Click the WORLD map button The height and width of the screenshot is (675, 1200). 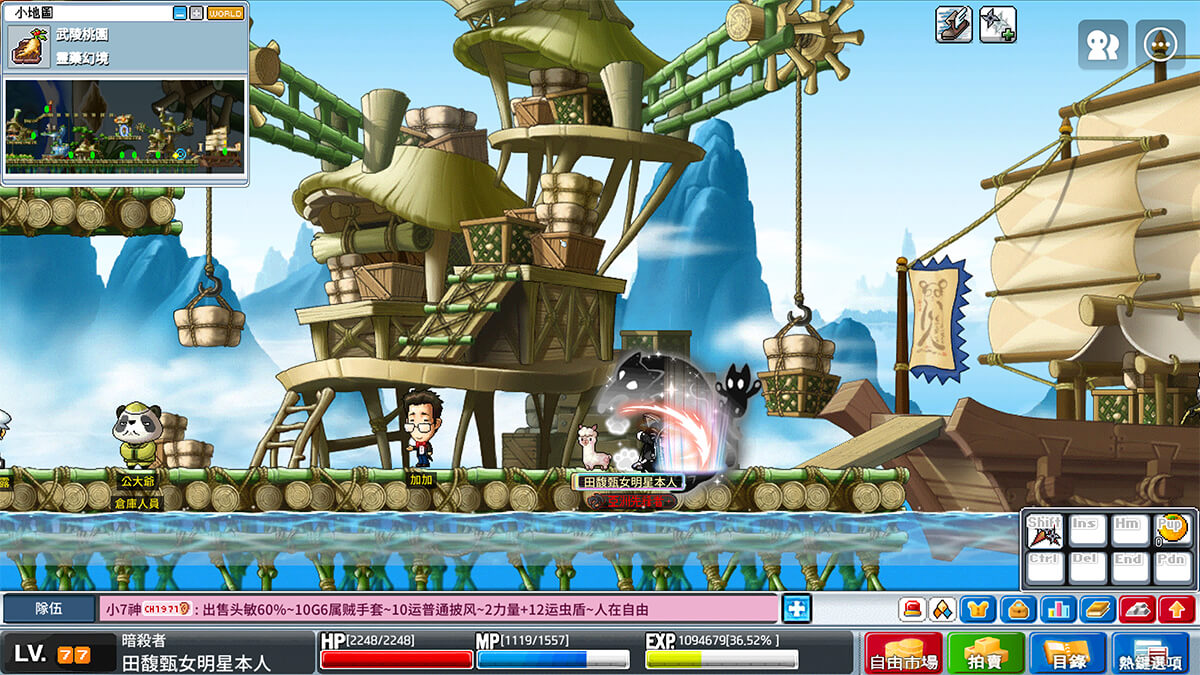226,14
